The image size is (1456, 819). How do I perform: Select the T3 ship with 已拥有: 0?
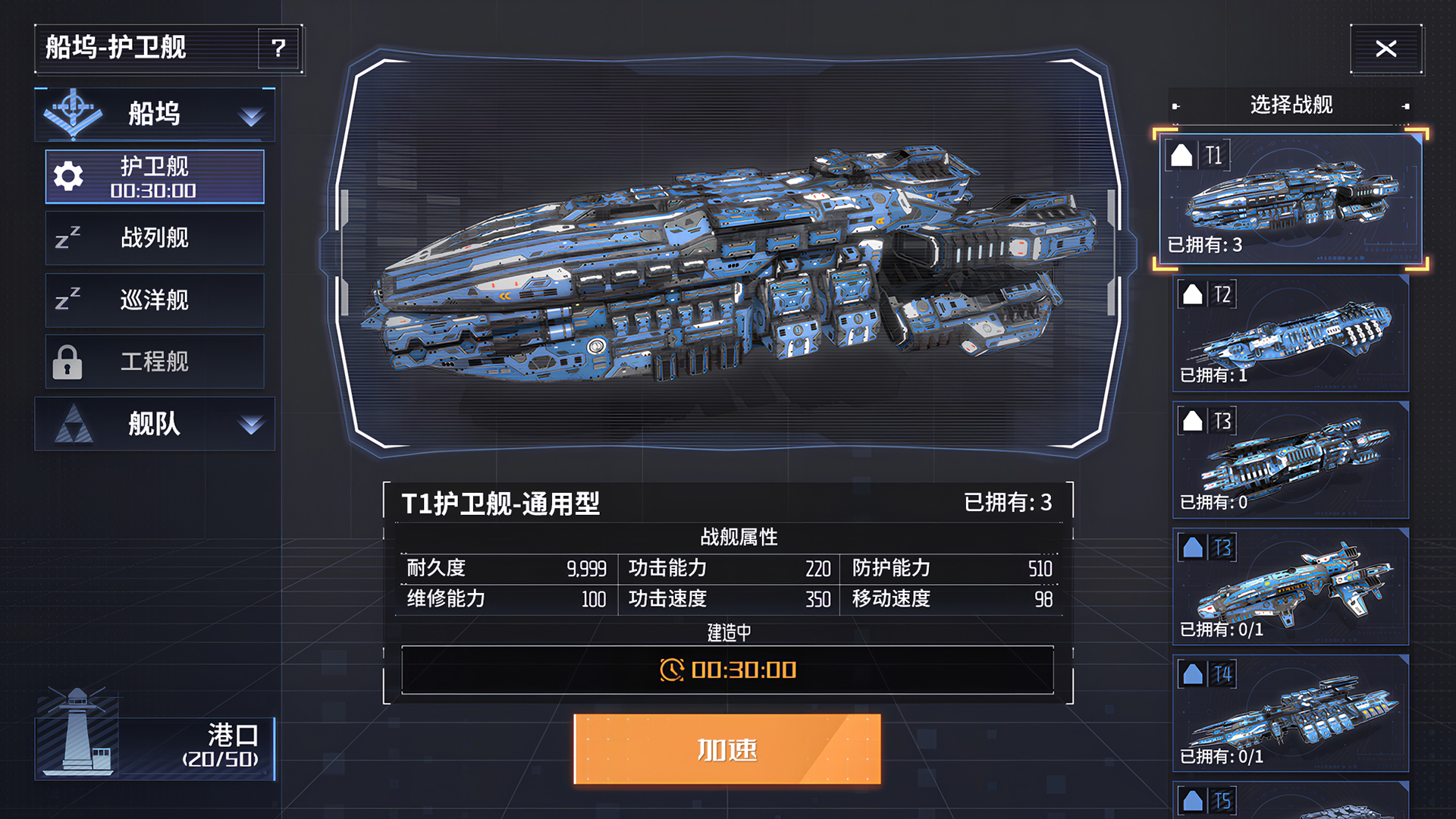1289,460
